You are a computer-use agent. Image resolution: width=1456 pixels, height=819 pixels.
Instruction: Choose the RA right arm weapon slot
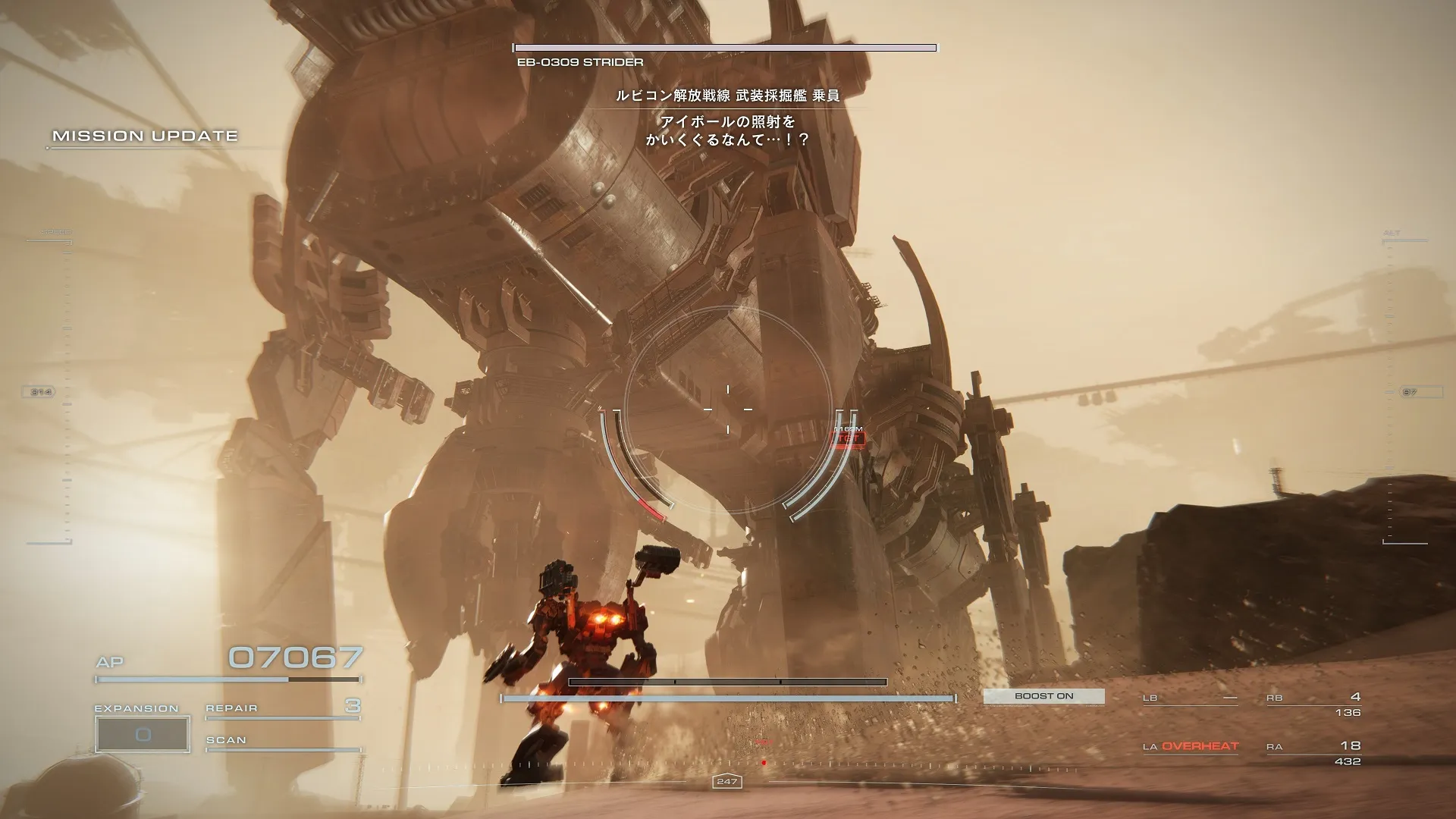[x=1313, y=753]
